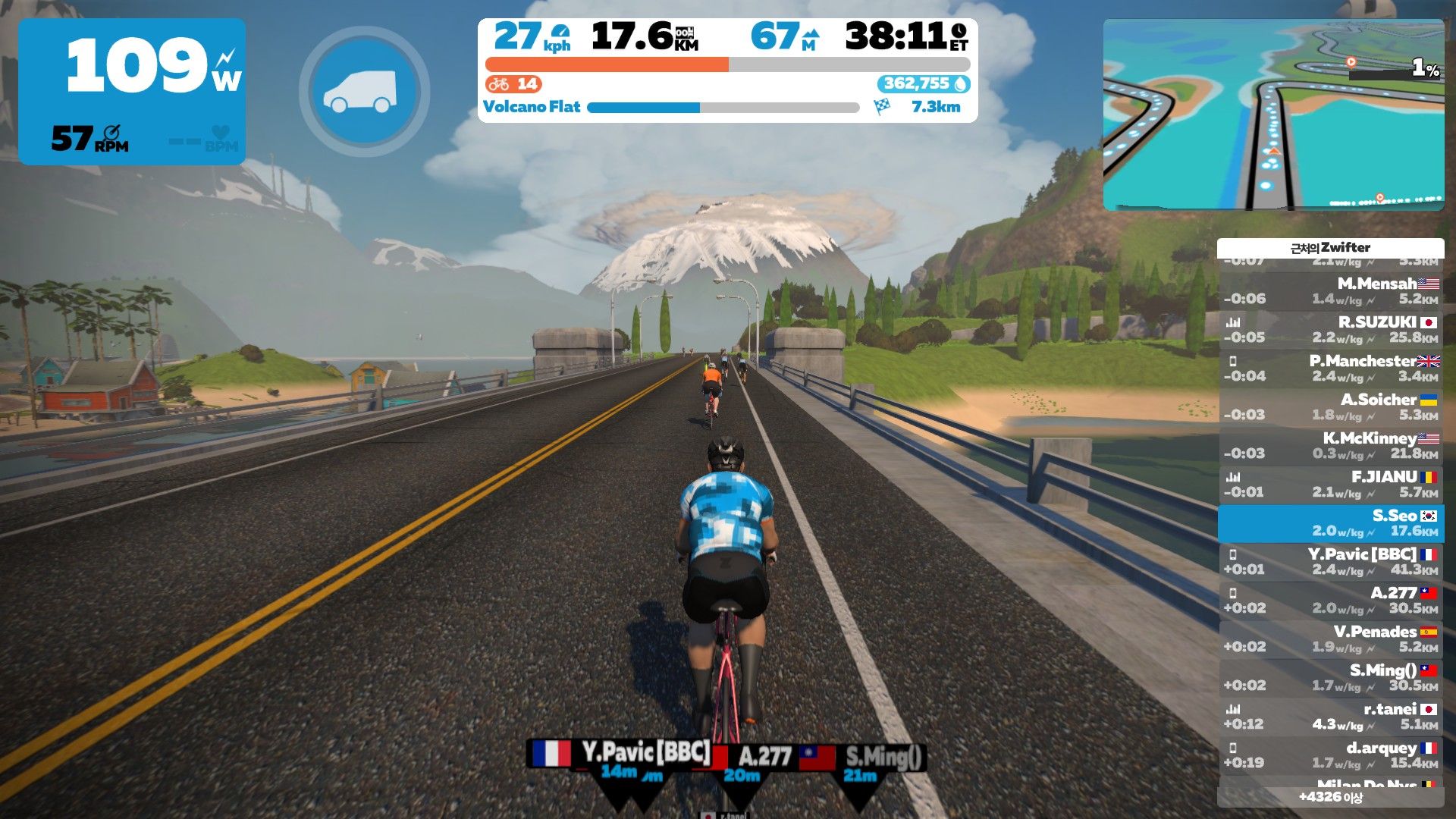Activate the van power-up icon
This screenshot has height=819, width=1456.
(x=365, y=92)
